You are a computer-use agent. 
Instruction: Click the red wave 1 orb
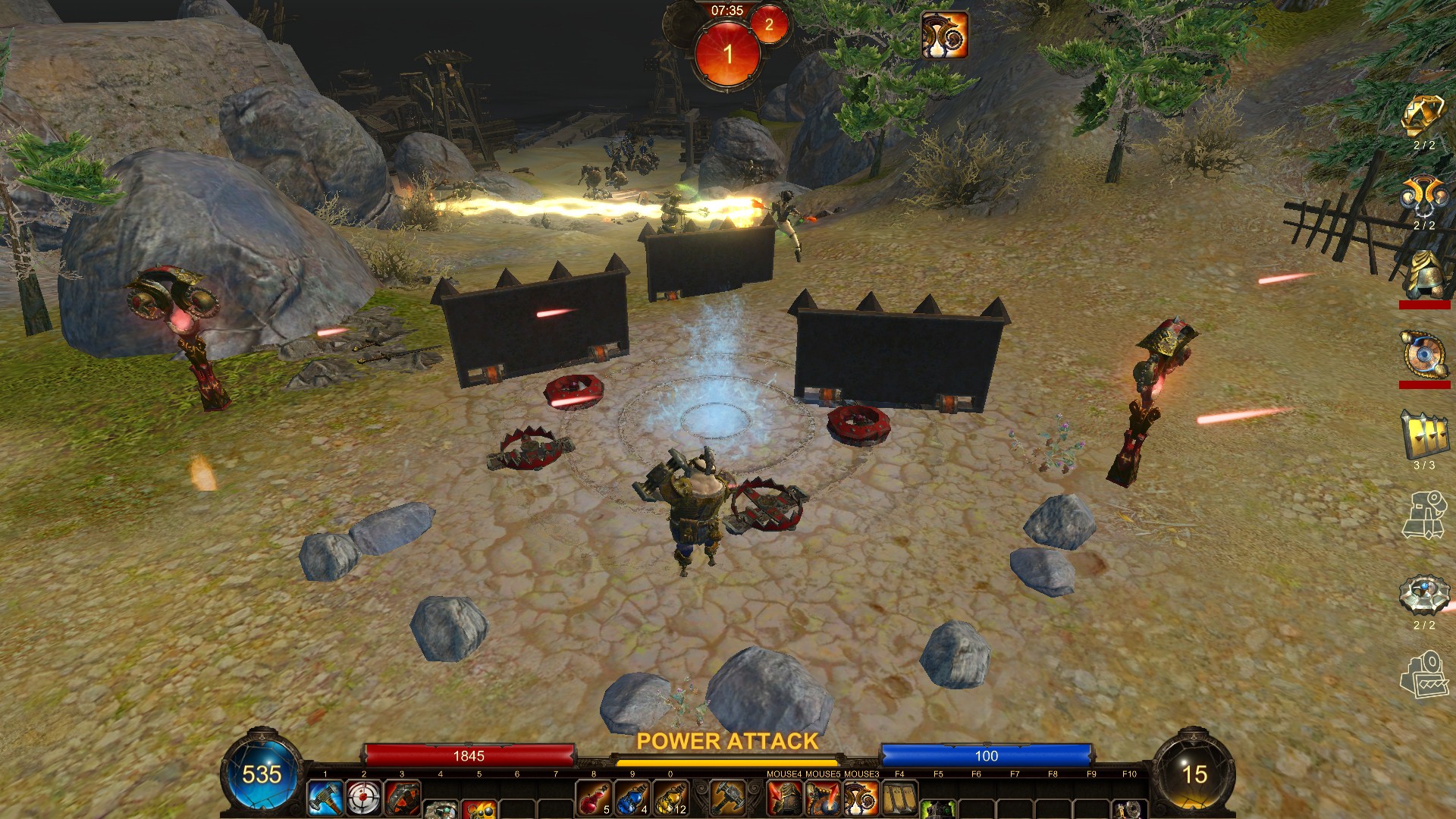tap(728, 55)
